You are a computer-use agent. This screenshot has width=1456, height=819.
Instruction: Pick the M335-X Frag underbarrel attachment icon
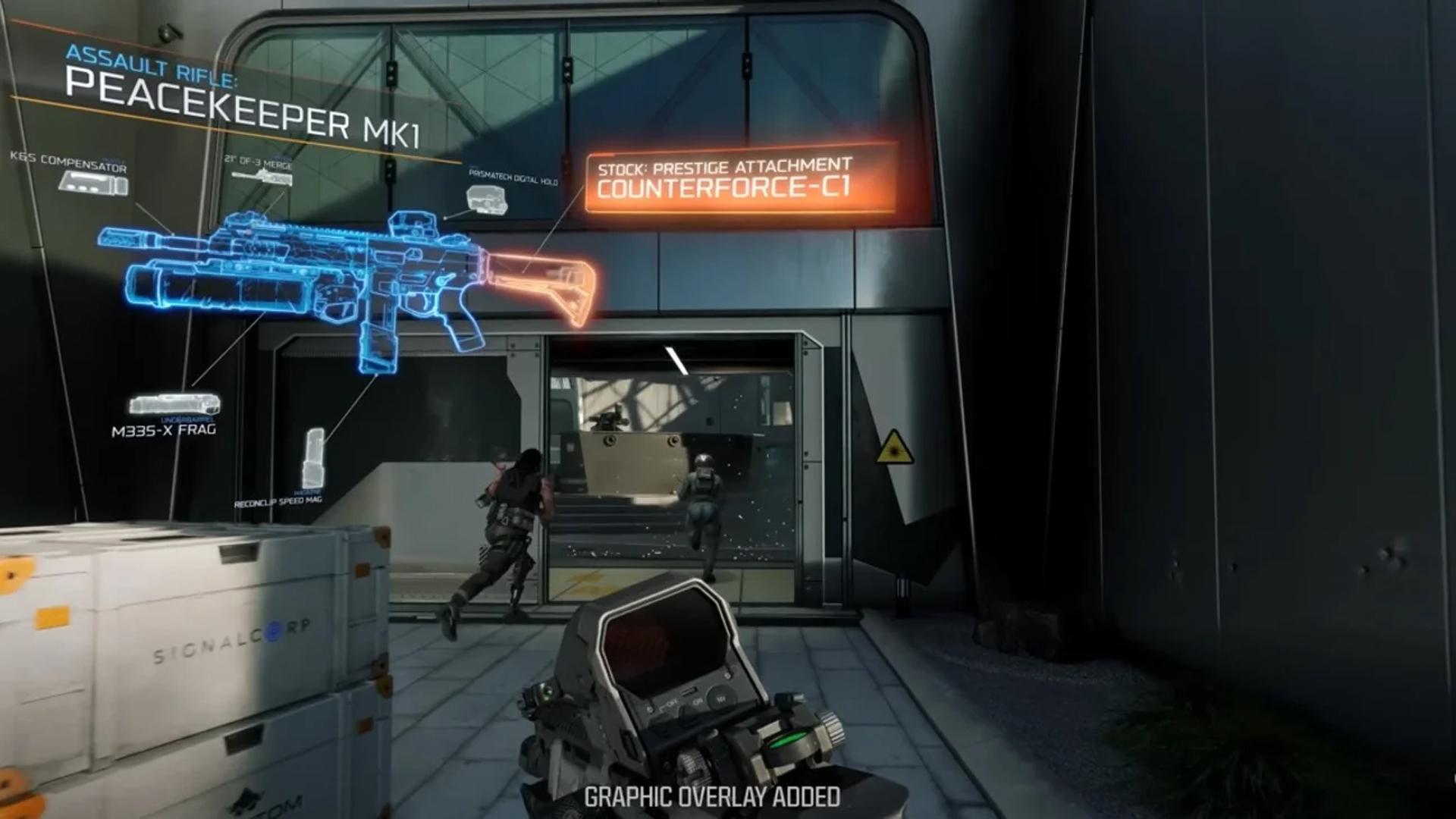click(174, 403)
